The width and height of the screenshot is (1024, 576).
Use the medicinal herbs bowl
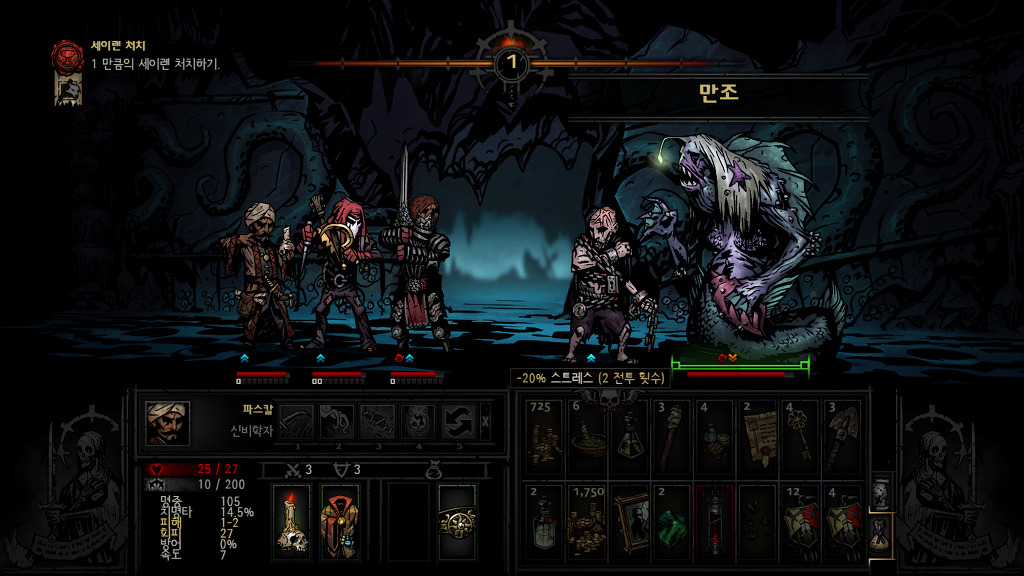coord(586,438)
